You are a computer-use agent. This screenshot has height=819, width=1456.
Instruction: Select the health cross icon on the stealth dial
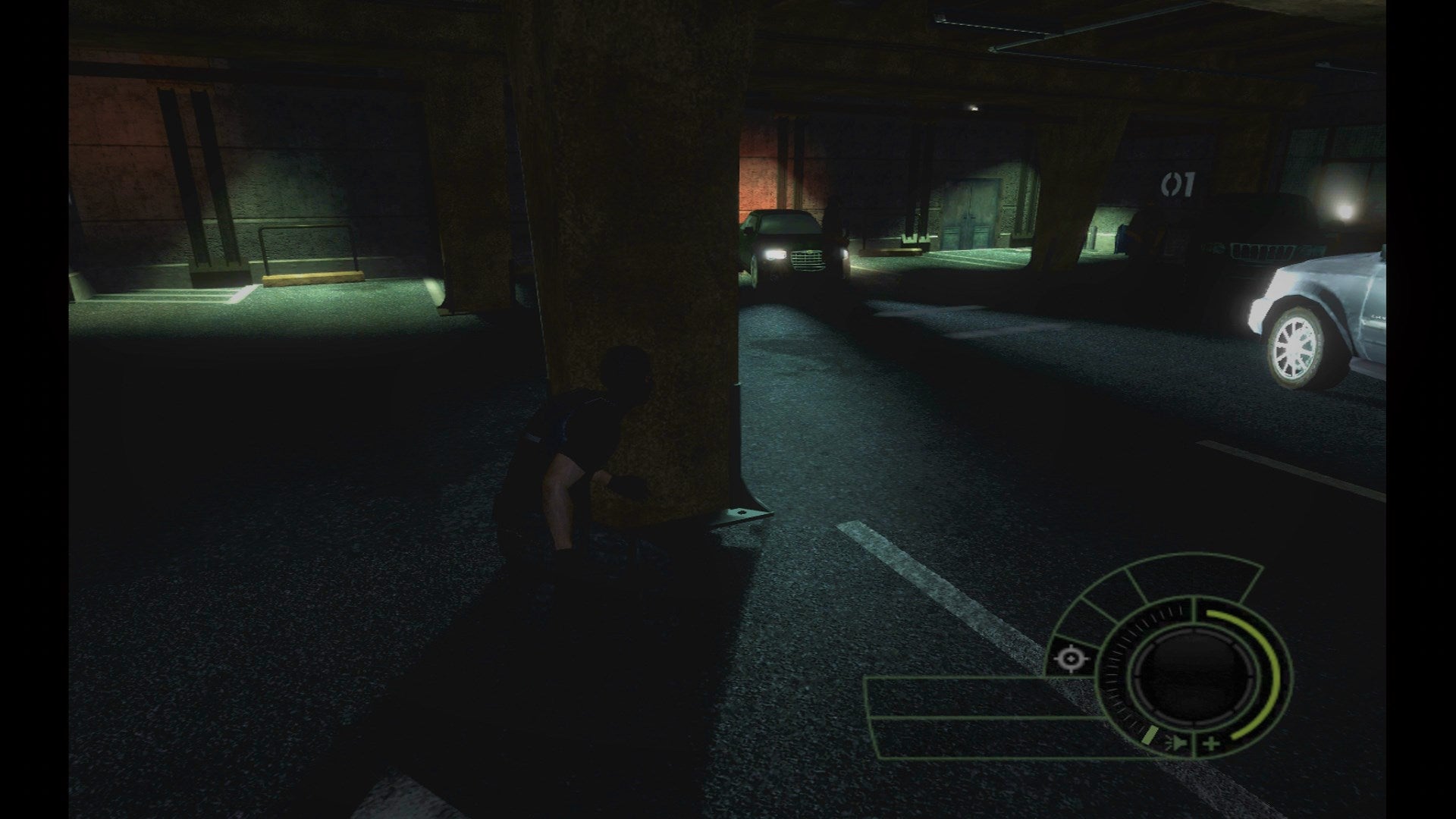click(1211, 744)
